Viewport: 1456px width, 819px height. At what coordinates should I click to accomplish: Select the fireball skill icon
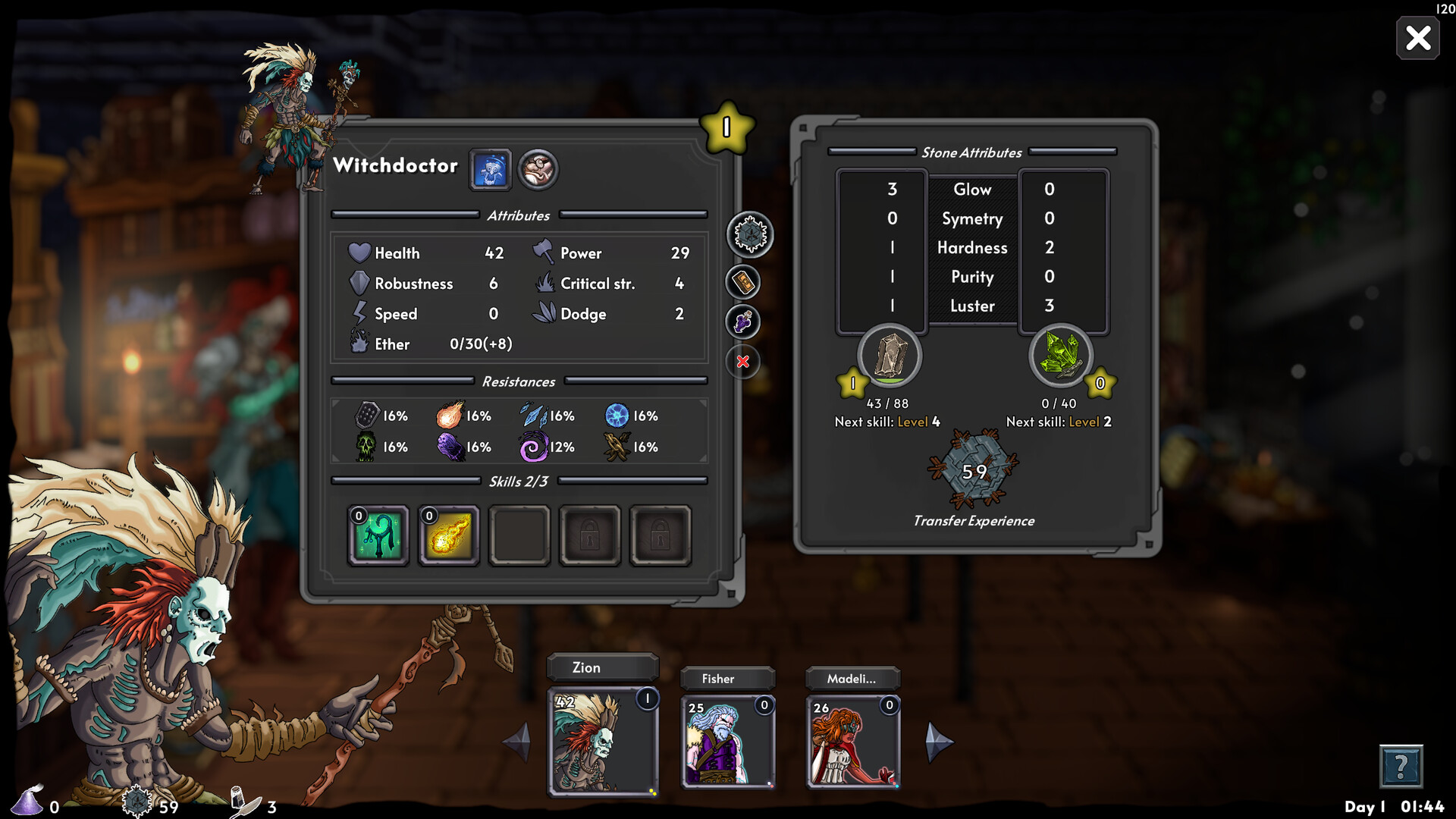pos(449,534)
